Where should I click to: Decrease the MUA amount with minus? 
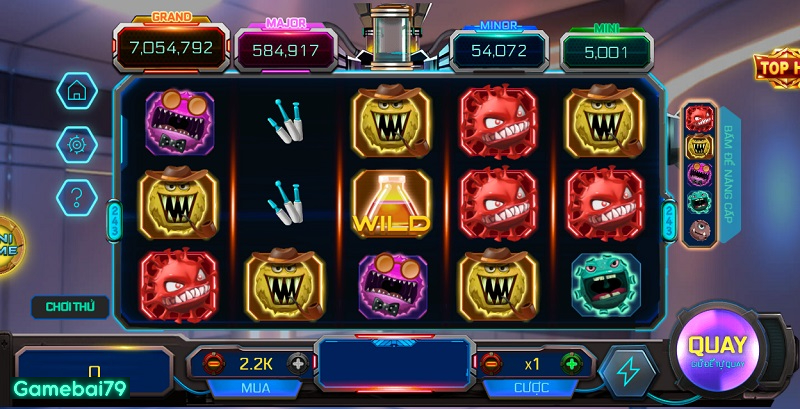coord(212,363)
